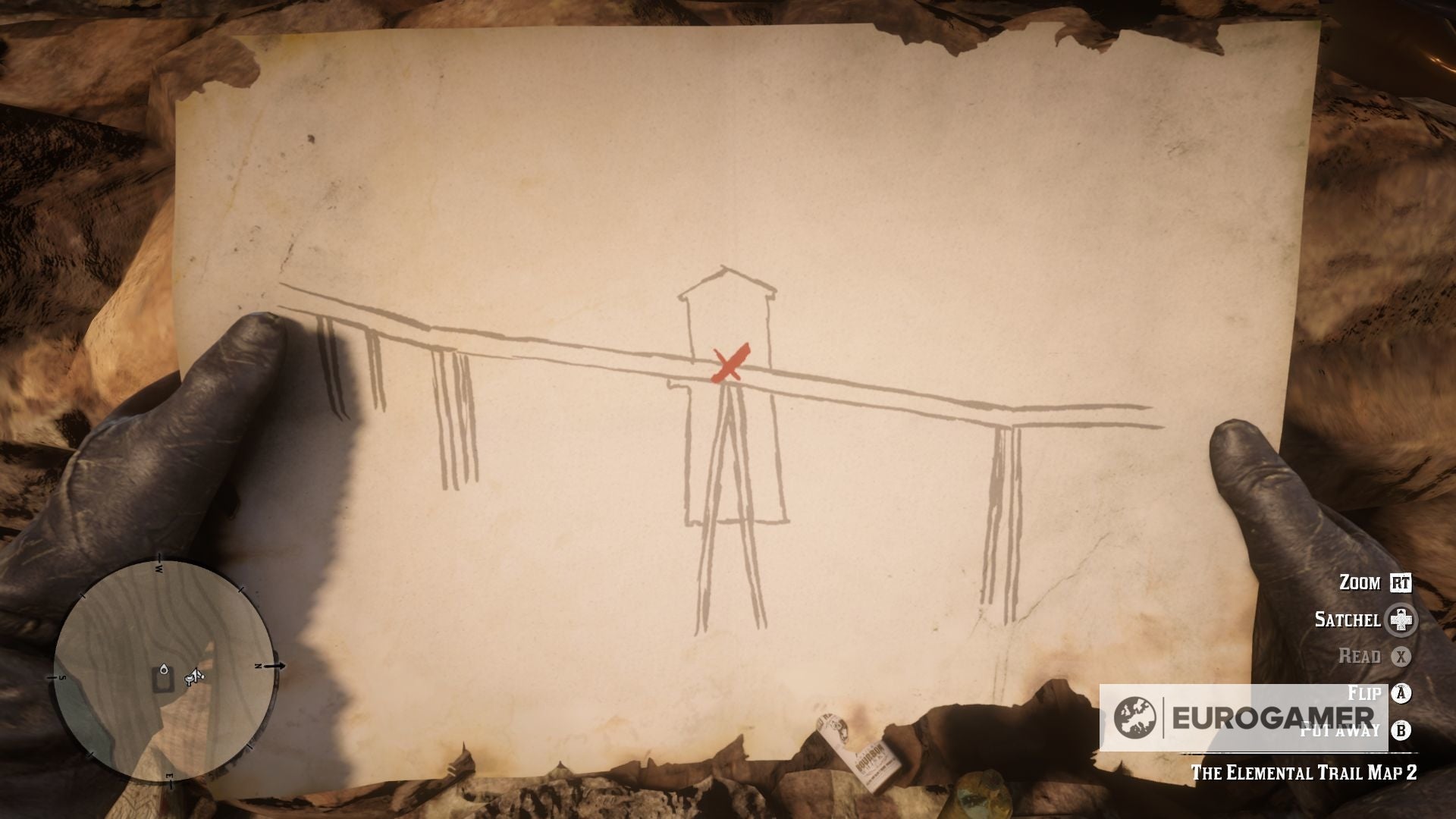The height and width of the screenshot is (819, 1456).
Task: Click the Put away action text
Action: [x=1340, y=730]
